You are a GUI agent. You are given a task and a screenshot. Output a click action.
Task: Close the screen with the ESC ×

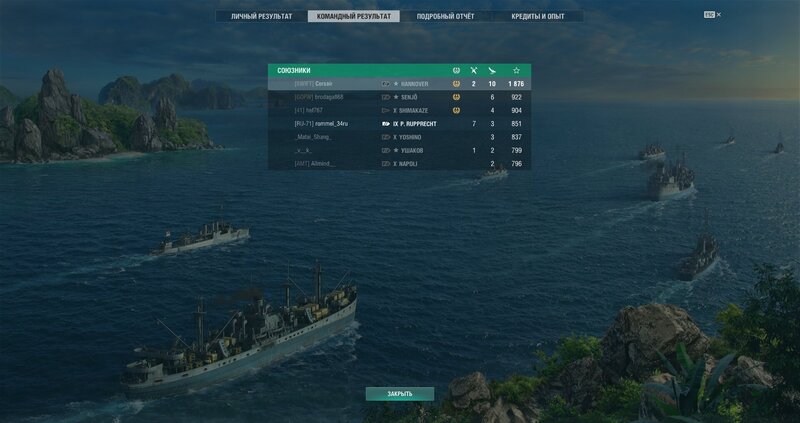[x=712, y=15]
